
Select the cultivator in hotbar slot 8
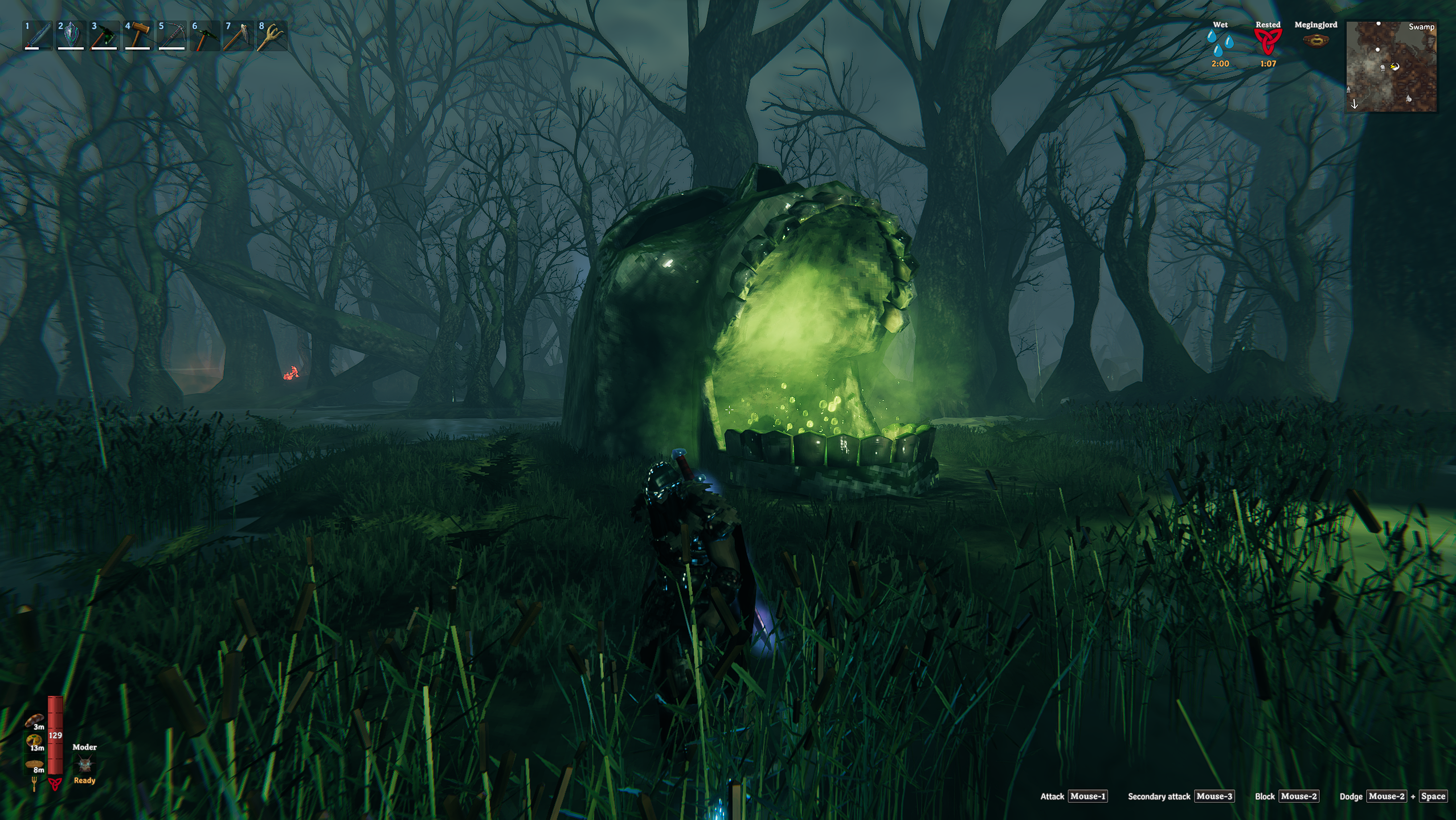271,36
